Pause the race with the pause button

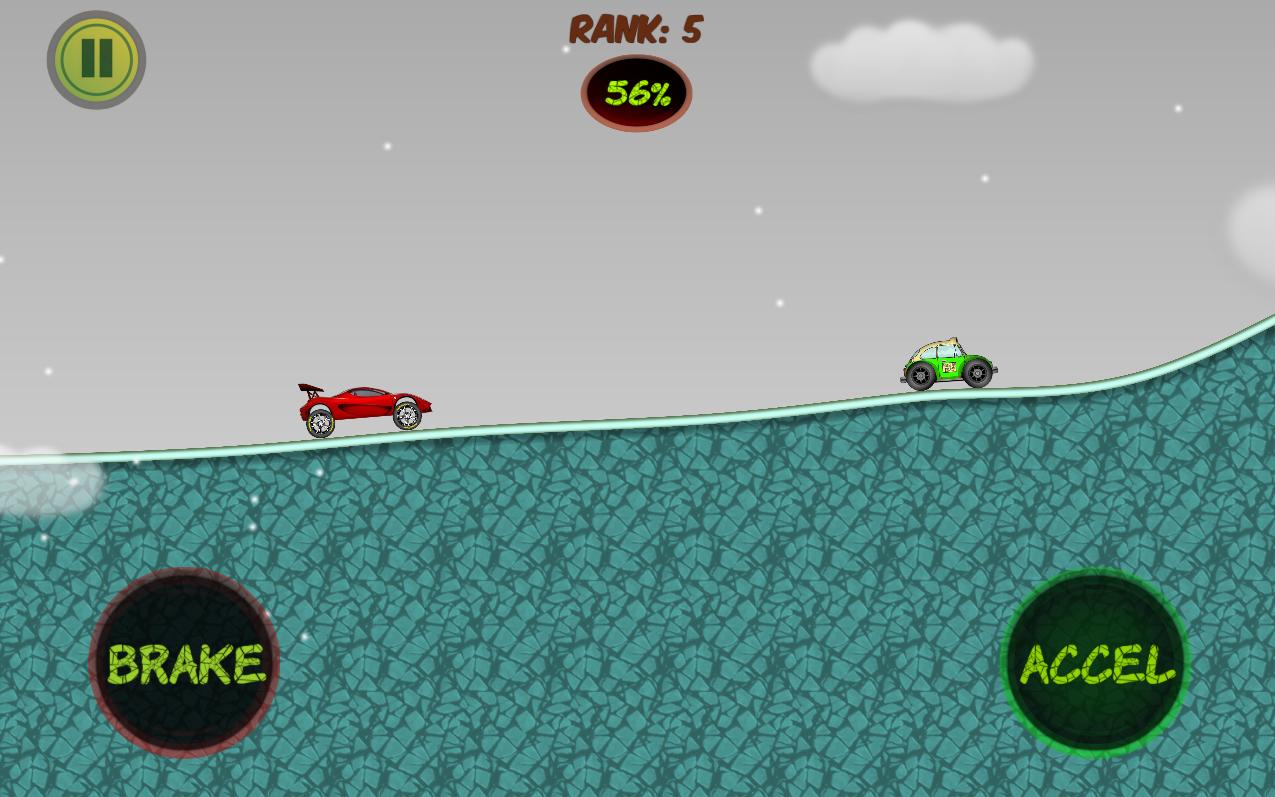(96, 59)
